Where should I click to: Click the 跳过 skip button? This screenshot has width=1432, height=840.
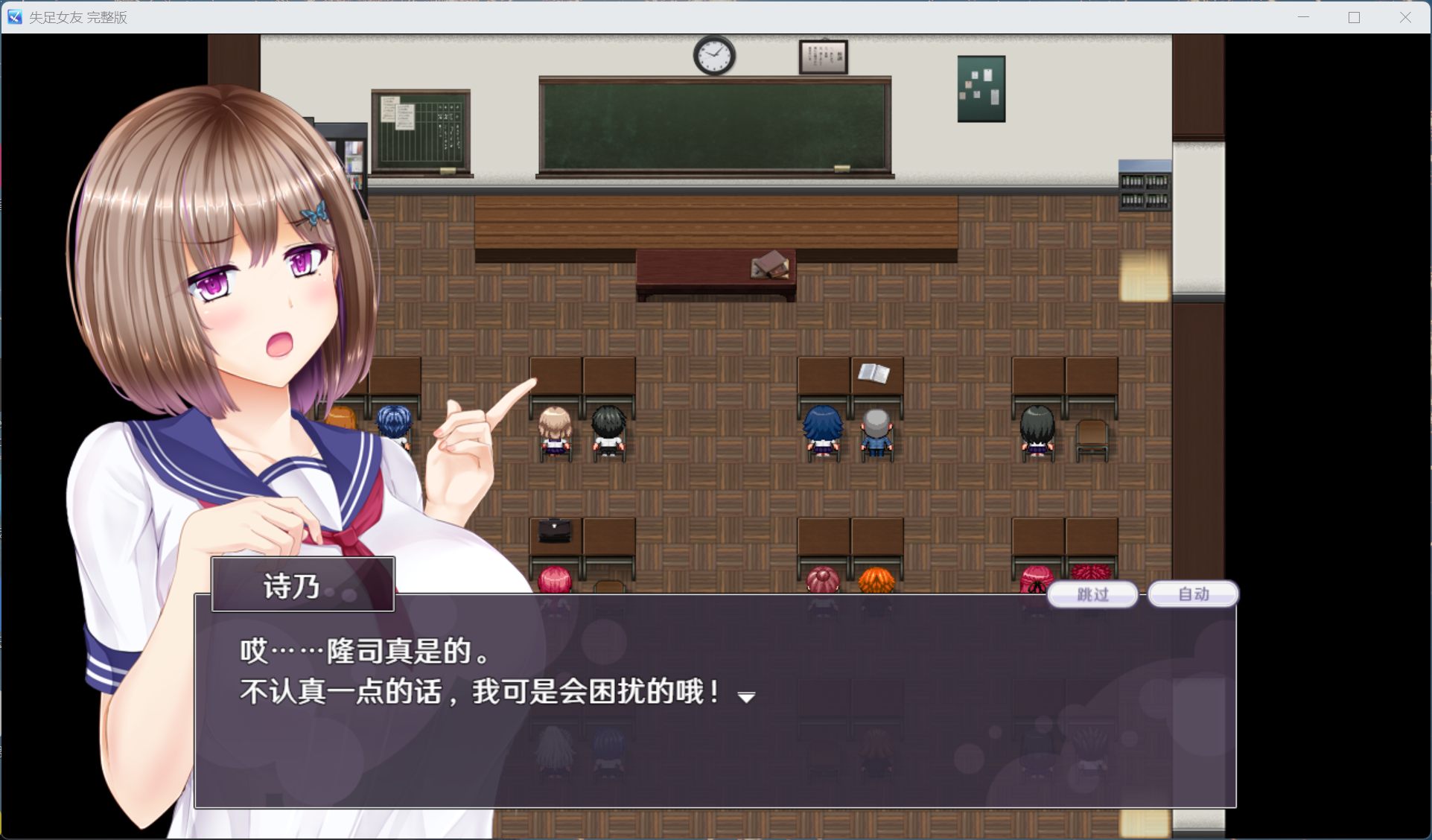[x=1092, y=594]
